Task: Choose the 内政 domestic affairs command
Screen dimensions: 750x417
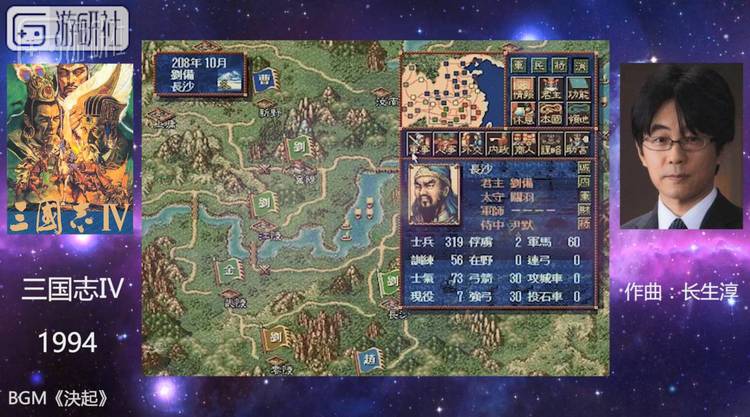Action: point(497,143)
